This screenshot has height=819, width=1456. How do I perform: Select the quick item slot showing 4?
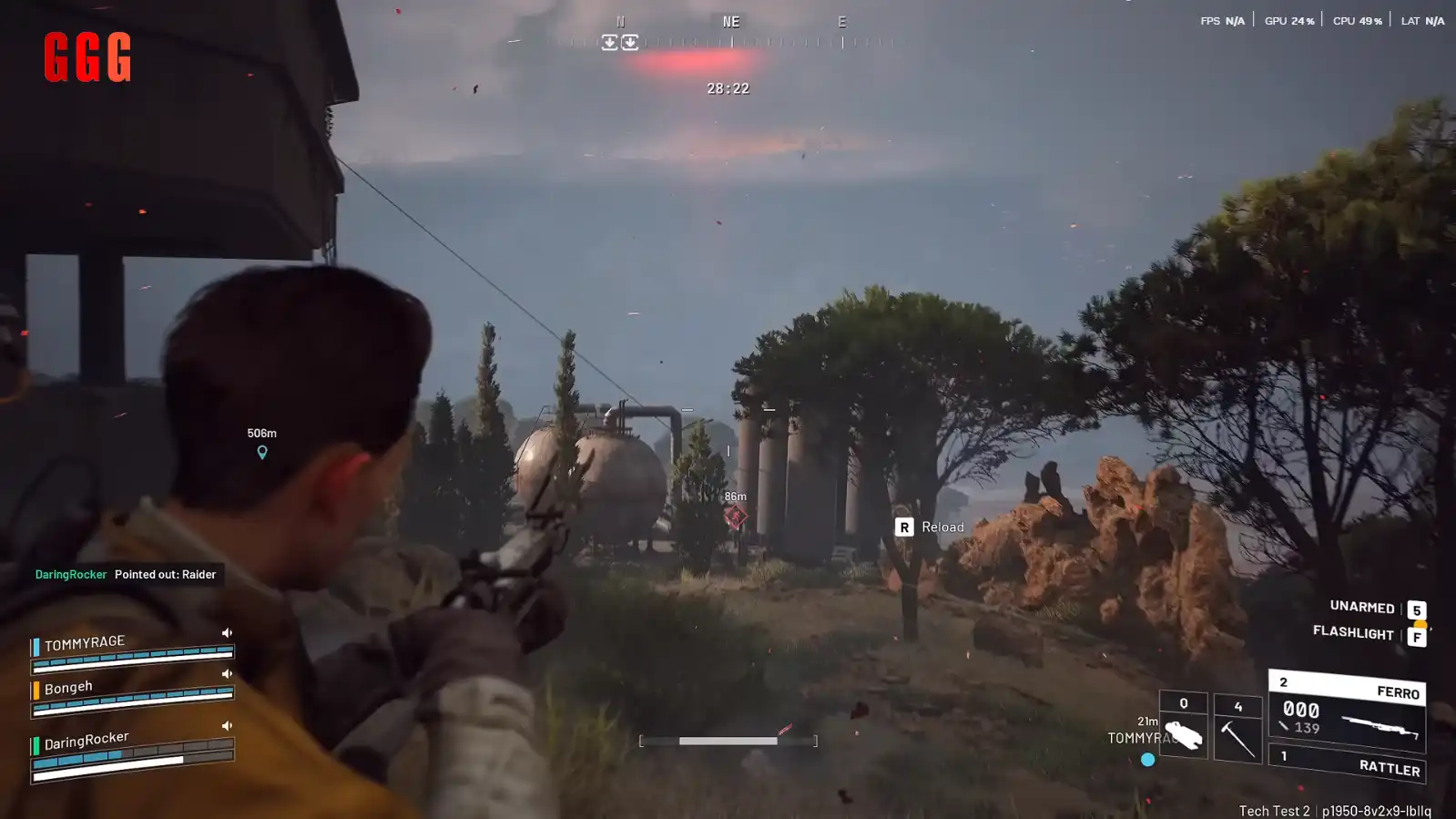pos(1237,729)
